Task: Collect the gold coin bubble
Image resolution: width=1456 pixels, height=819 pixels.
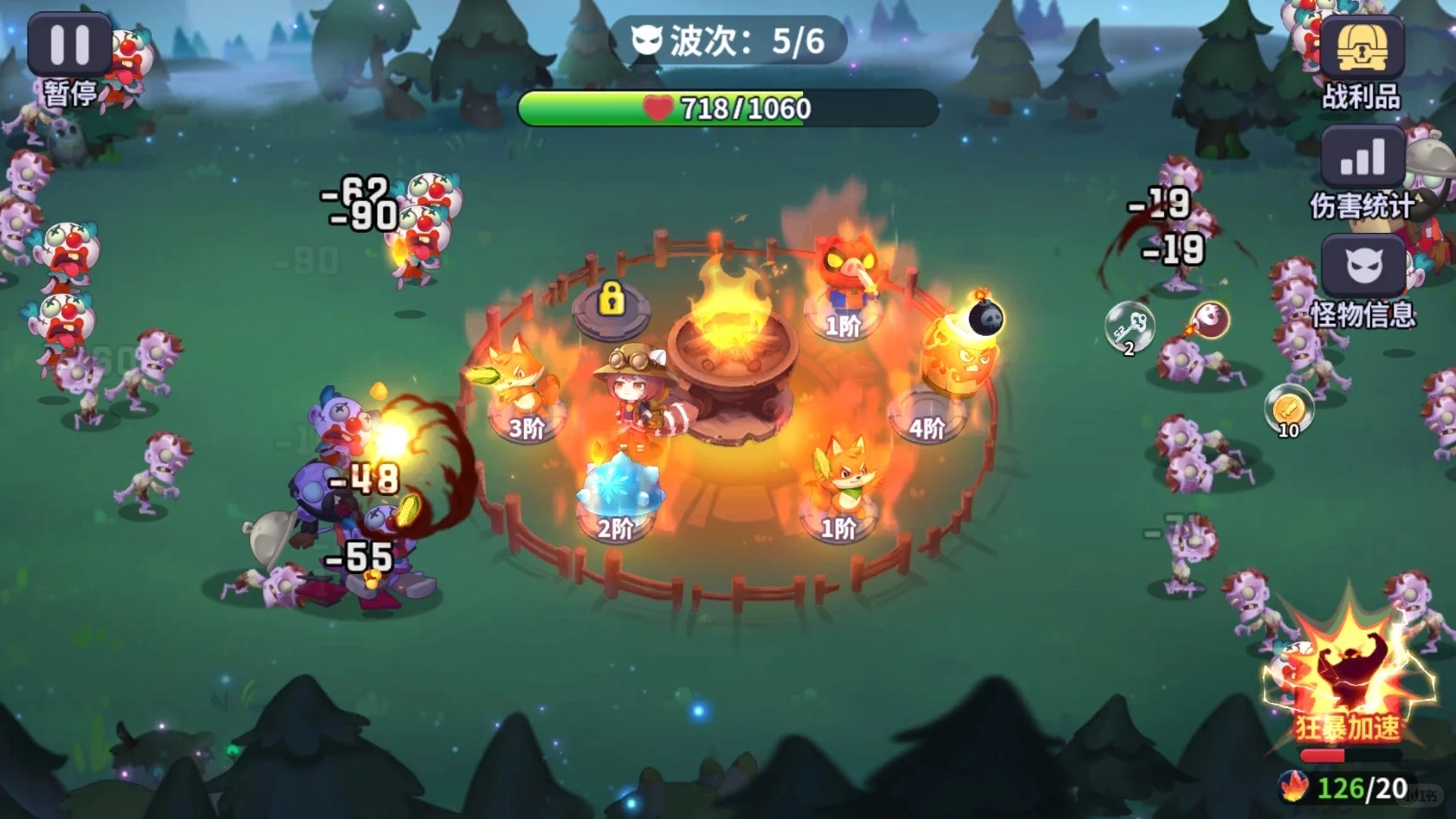Action: tap(1288, 409)
